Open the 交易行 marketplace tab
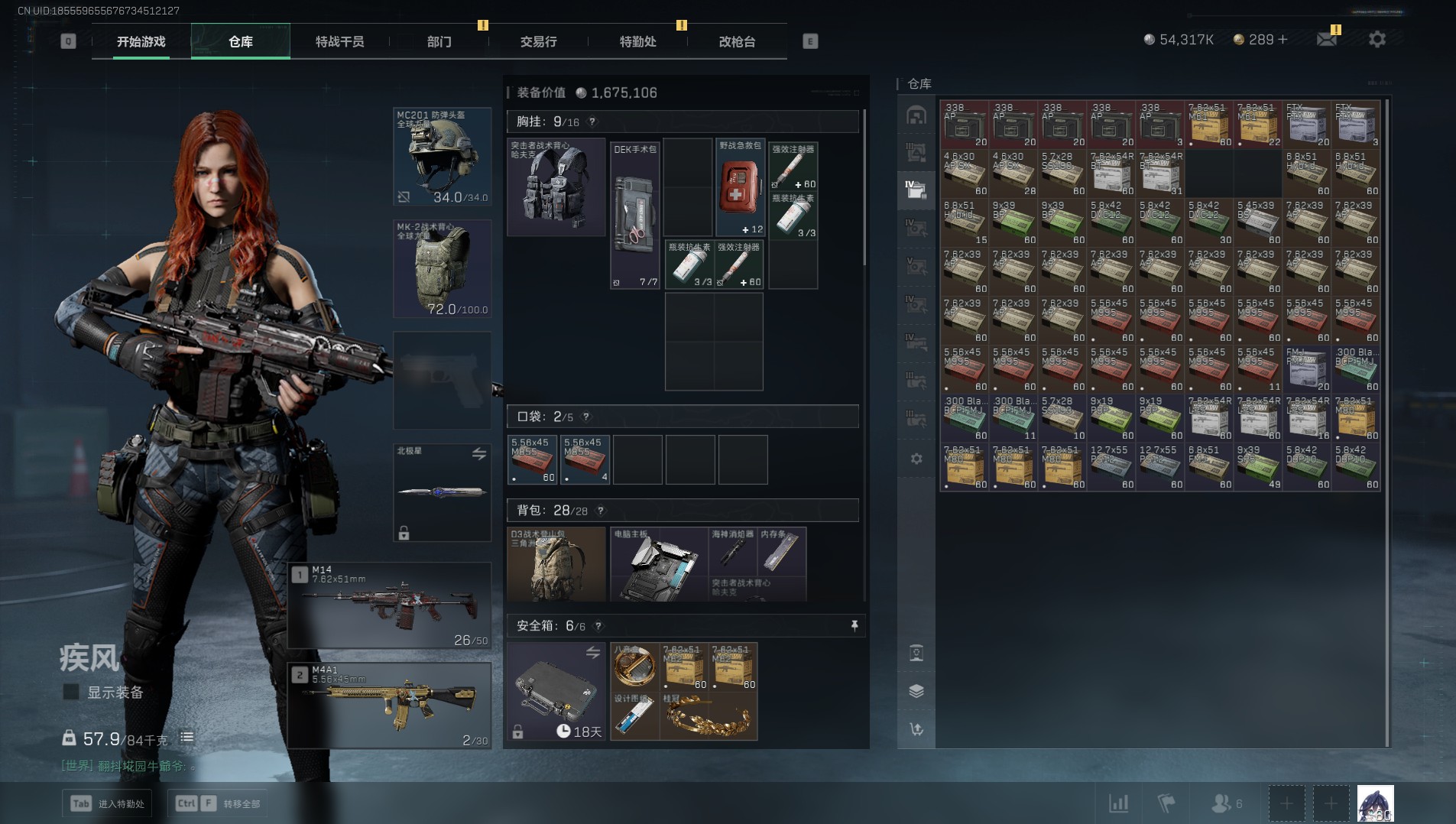The image size is (1456, 824). (x=538, y=41)
